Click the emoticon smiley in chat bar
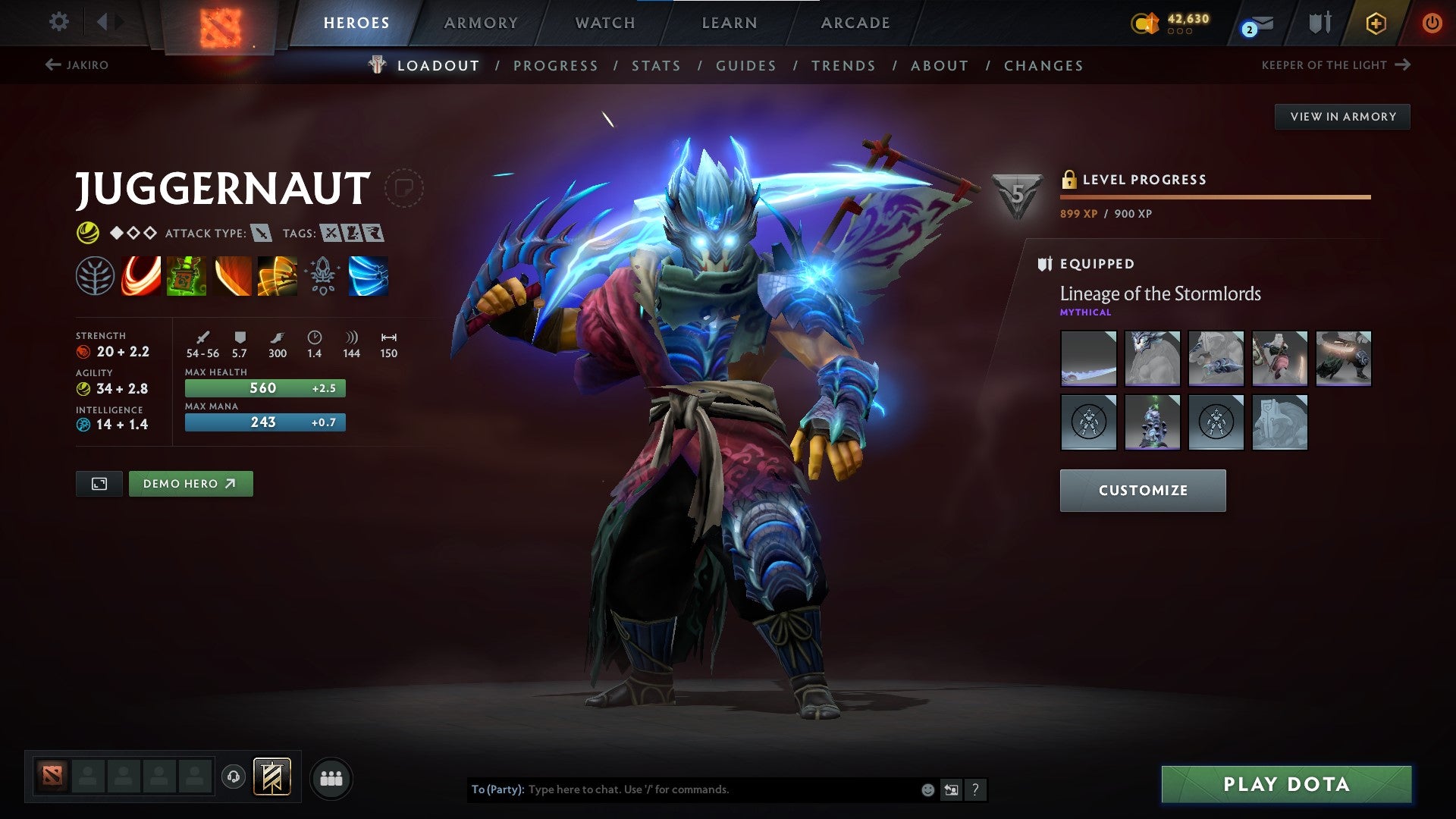Viewport: 1456px width, 819px height. pos(927,789)
